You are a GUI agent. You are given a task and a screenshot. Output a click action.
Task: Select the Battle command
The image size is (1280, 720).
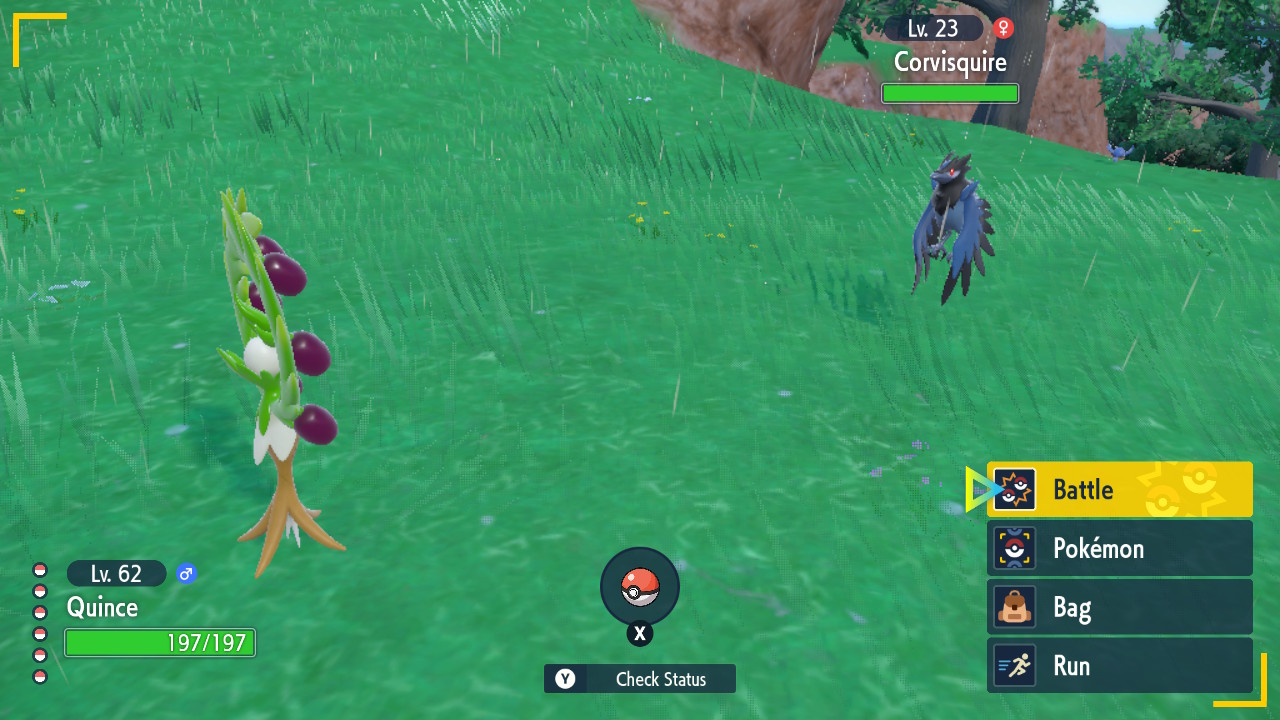pyautogui.click(x=1119, y=489)
